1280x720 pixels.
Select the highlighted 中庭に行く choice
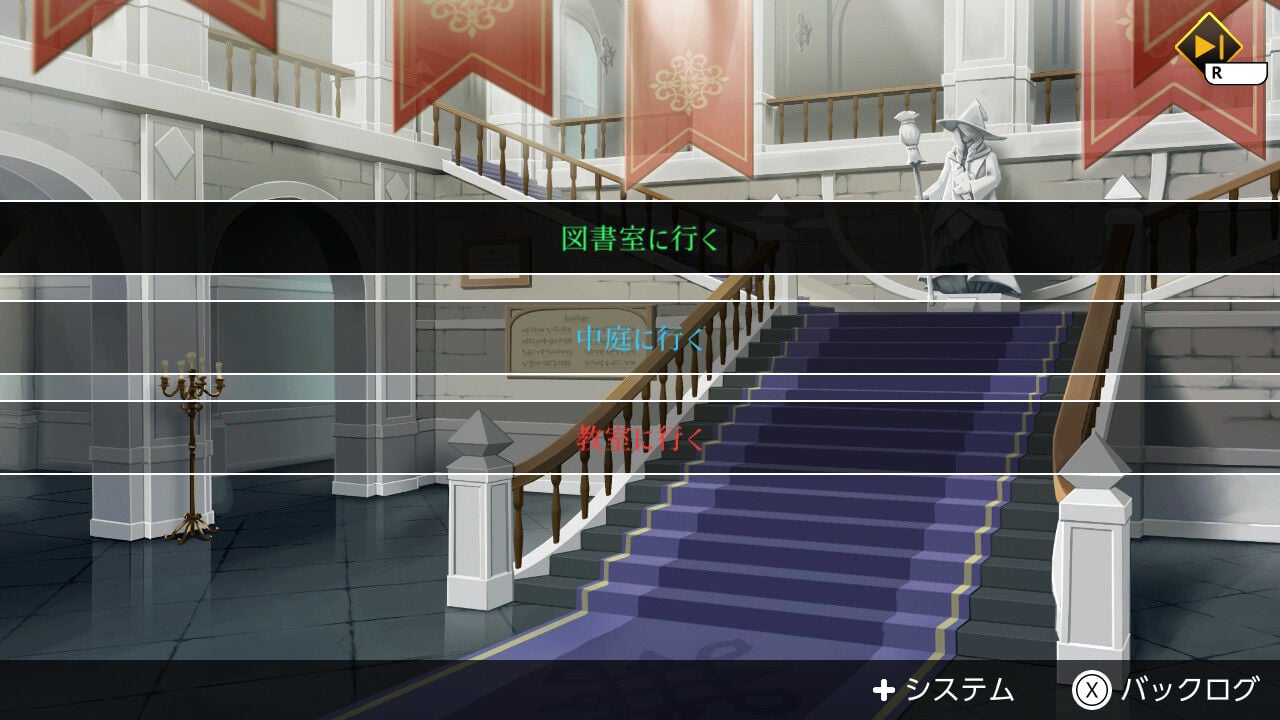(640, 338)
